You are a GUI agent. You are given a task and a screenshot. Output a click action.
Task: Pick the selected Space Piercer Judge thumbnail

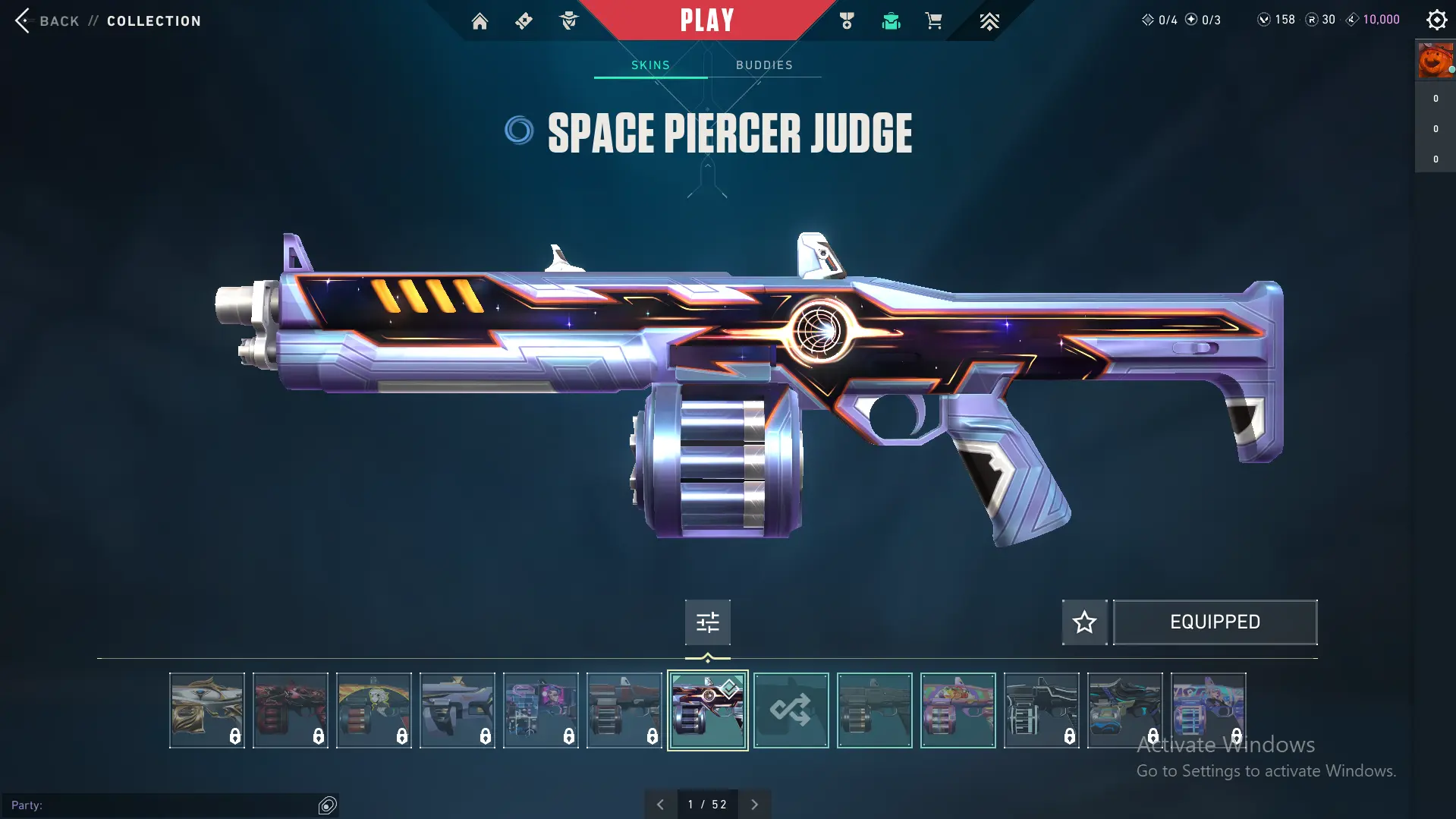click(707, 710)
